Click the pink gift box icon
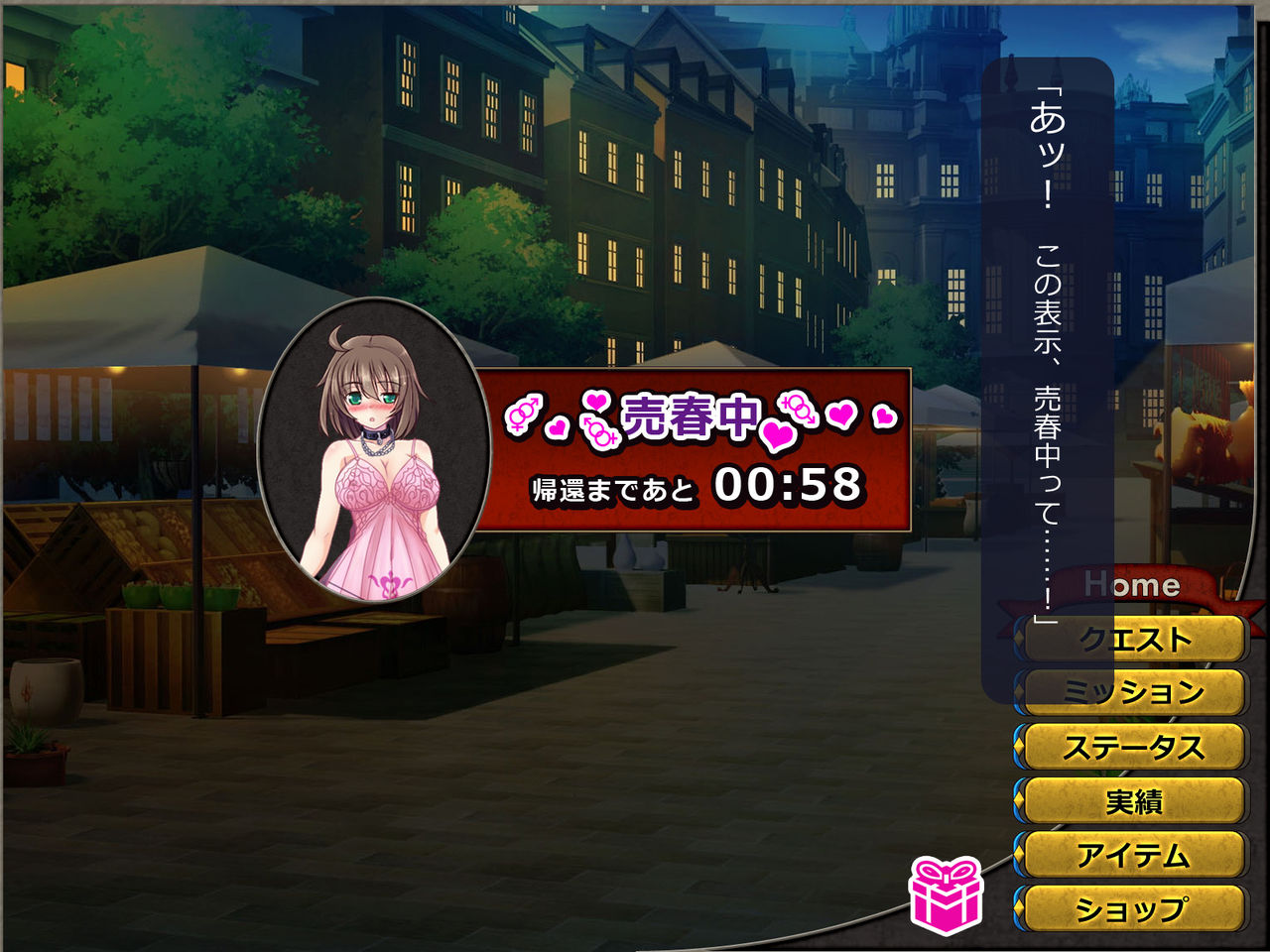 tap(946, 895)
